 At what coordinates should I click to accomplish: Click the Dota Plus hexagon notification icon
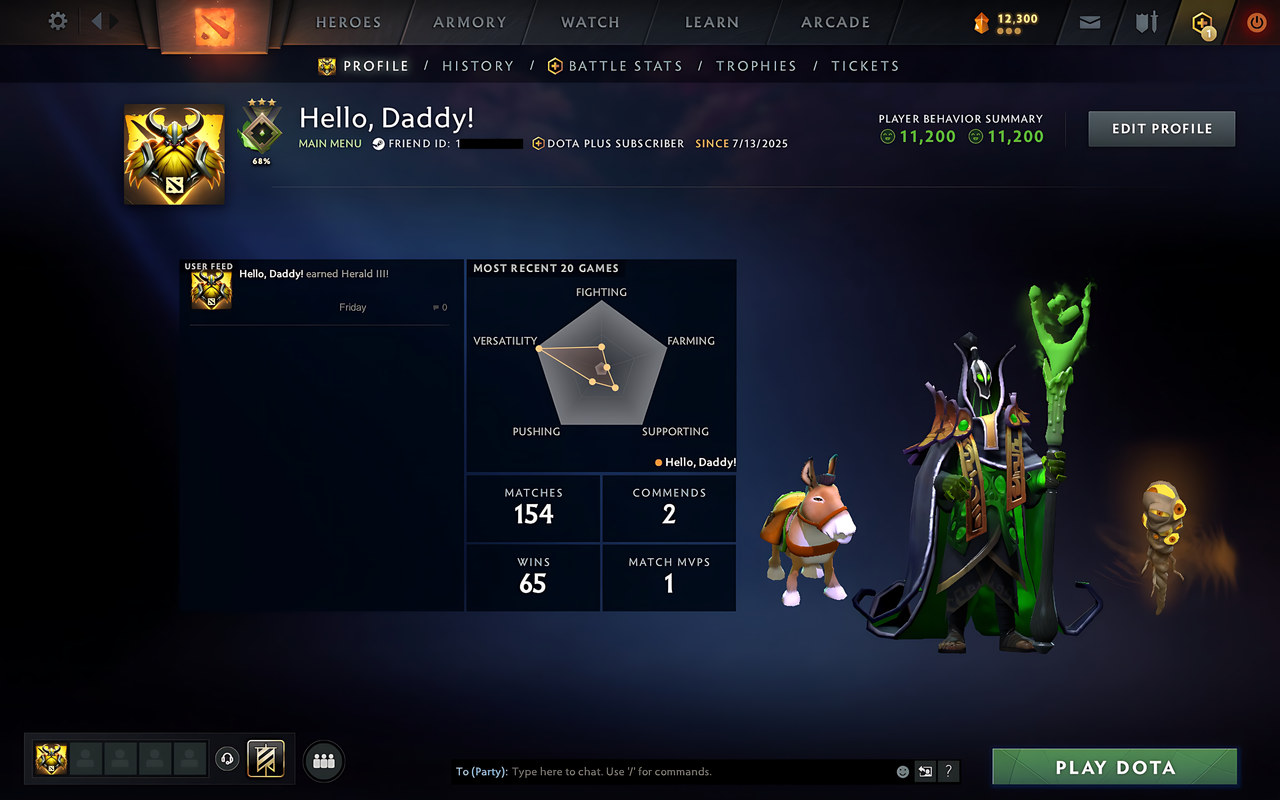pos(1201,22)
